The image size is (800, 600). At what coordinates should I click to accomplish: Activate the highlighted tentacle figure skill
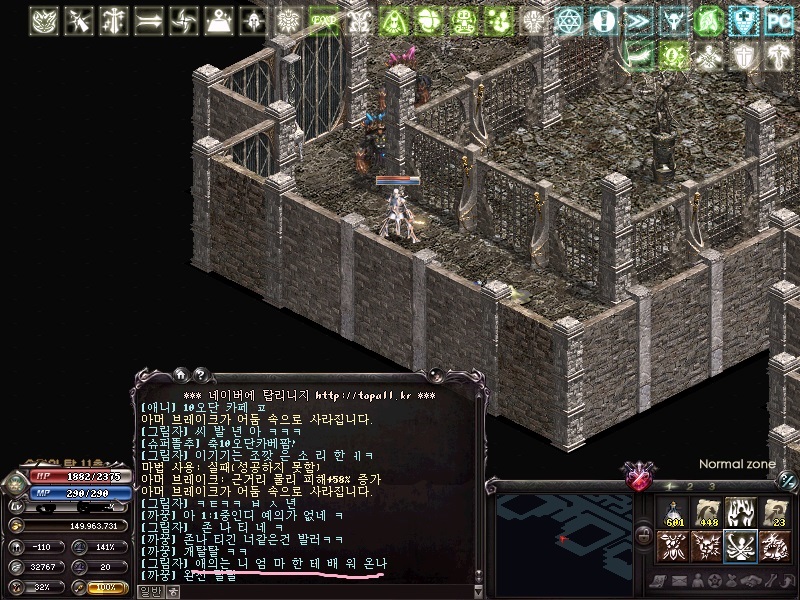(741, 547)
